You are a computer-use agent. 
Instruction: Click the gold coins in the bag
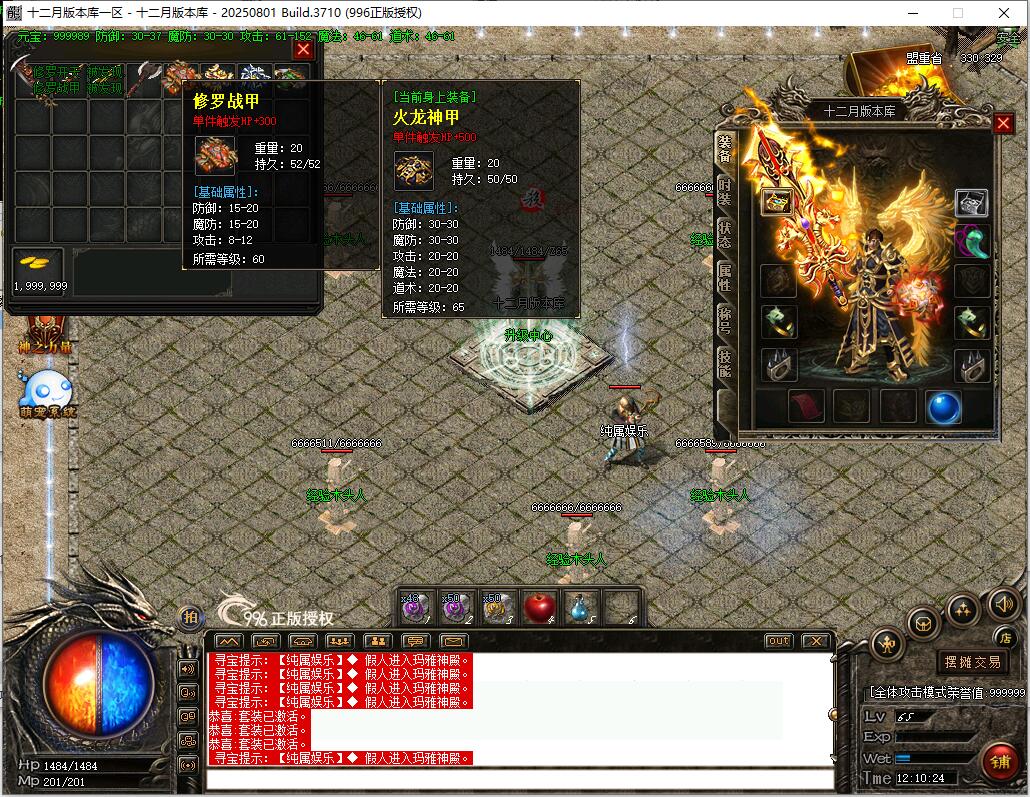(38, 264)
